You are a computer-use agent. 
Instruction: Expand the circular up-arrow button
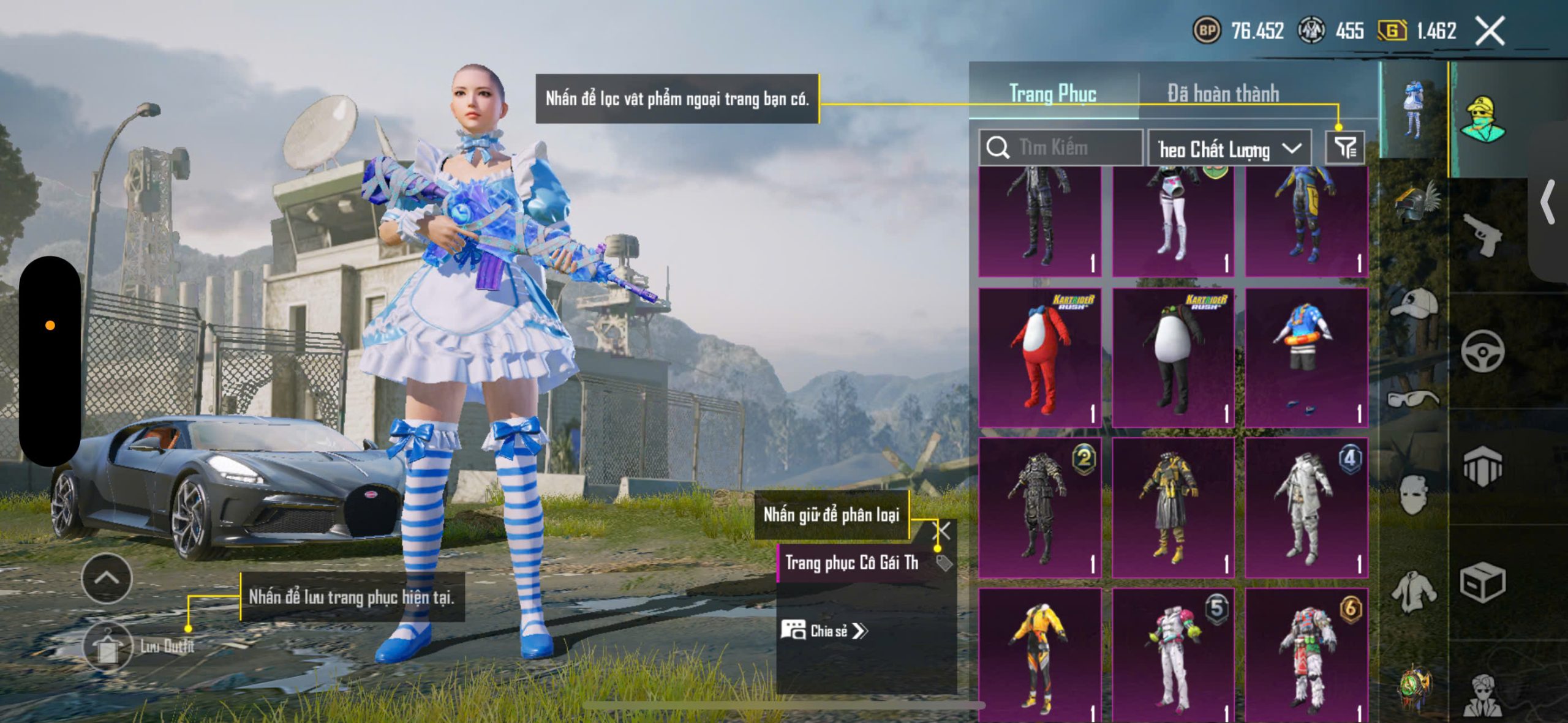coord(107,578)
